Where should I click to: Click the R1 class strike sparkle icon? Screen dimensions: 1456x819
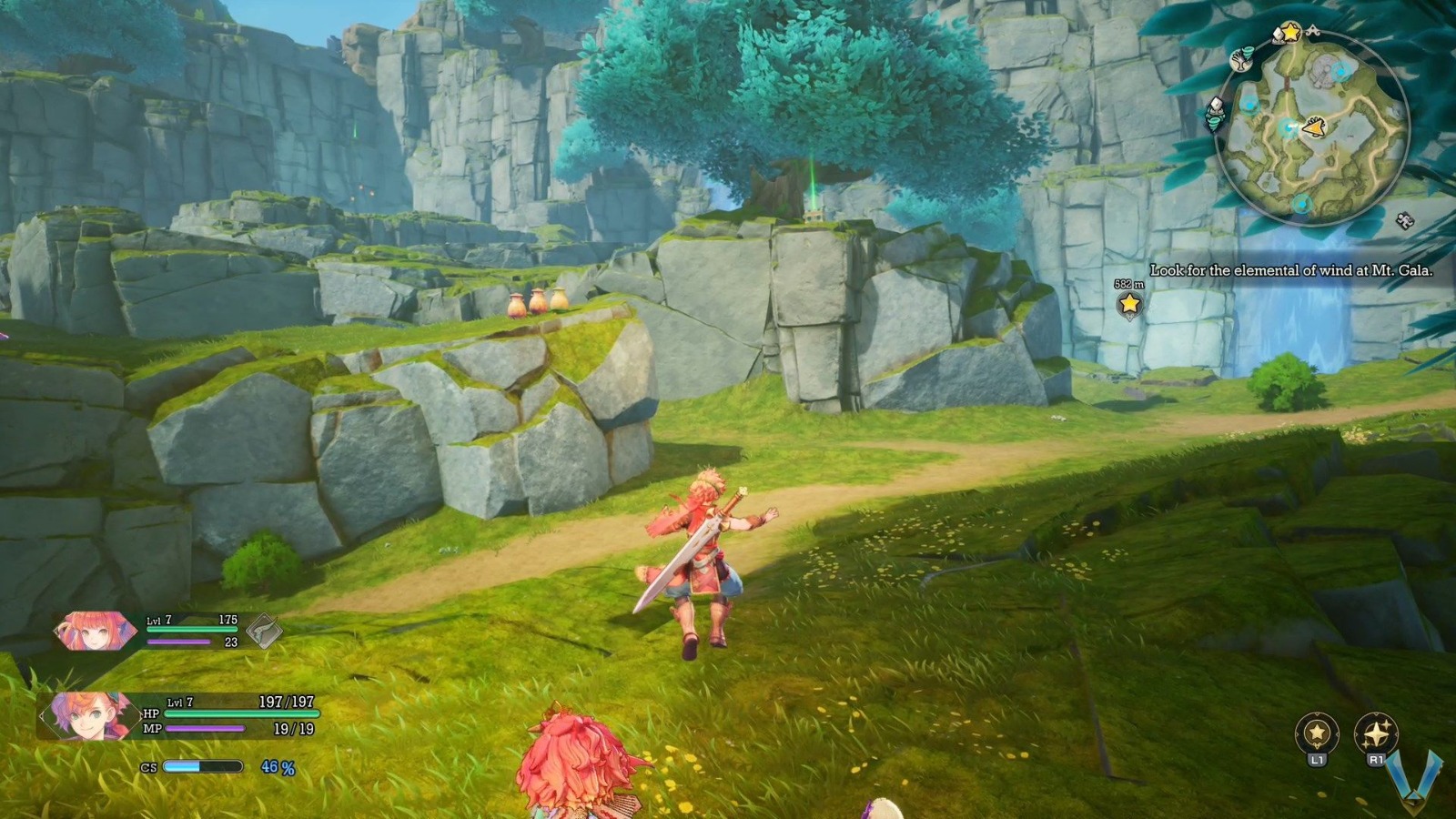(x=1376, y=733)
